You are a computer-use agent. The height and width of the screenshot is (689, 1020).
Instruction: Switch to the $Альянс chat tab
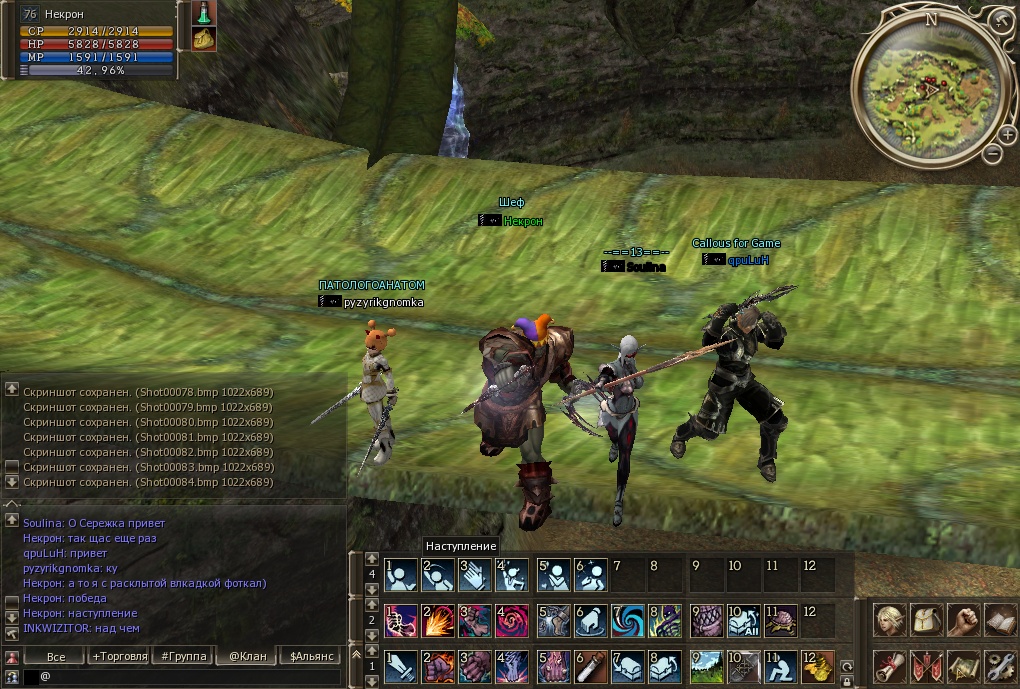coord(308,656)
